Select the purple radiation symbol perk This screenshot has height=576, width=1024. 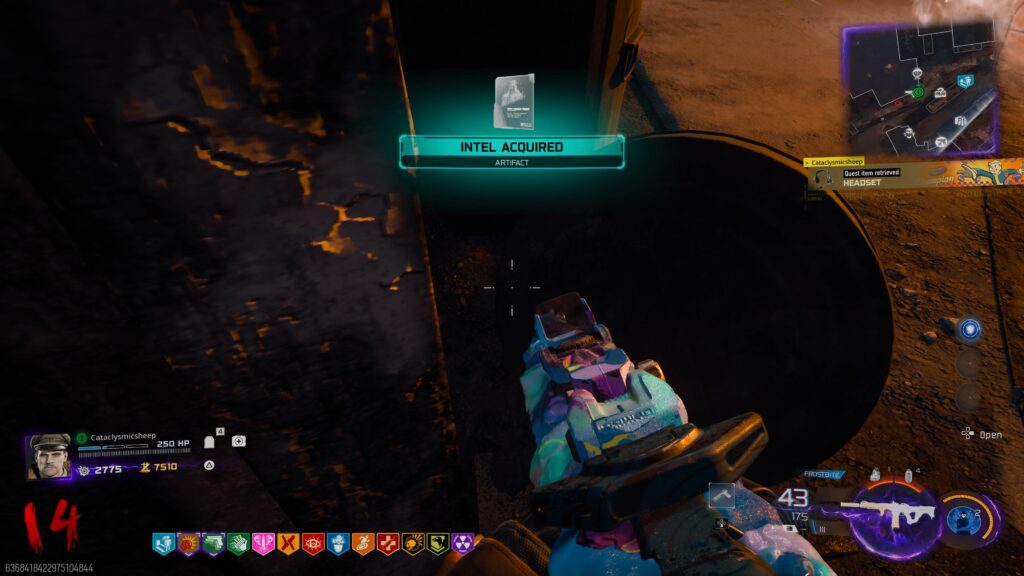[463, 544]
